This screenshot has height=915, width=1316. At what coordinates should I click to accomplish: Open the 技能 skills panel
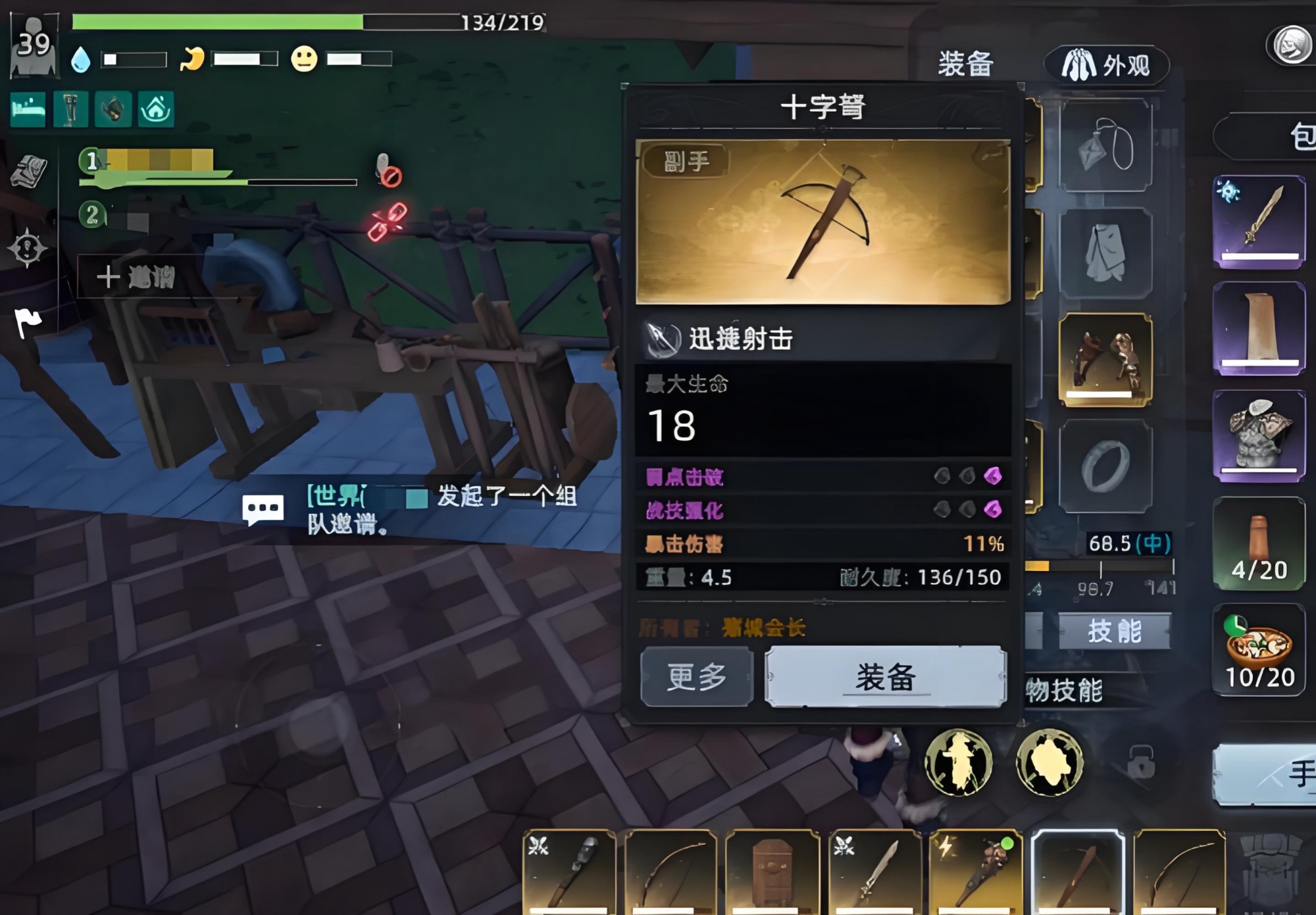1114,631
